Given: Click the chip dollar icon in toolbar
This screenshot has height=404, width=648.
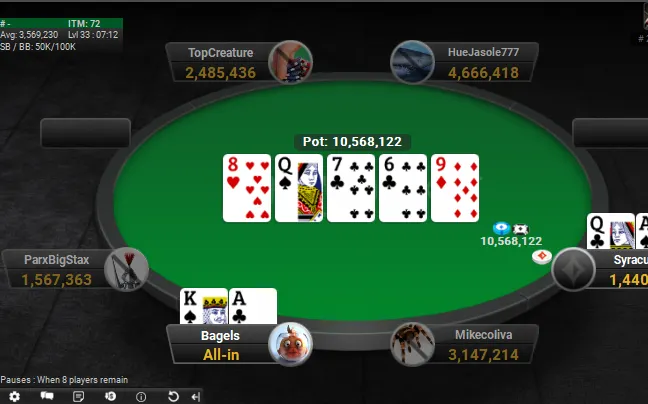Looking at the screenshot, I should tap(109, 396).
